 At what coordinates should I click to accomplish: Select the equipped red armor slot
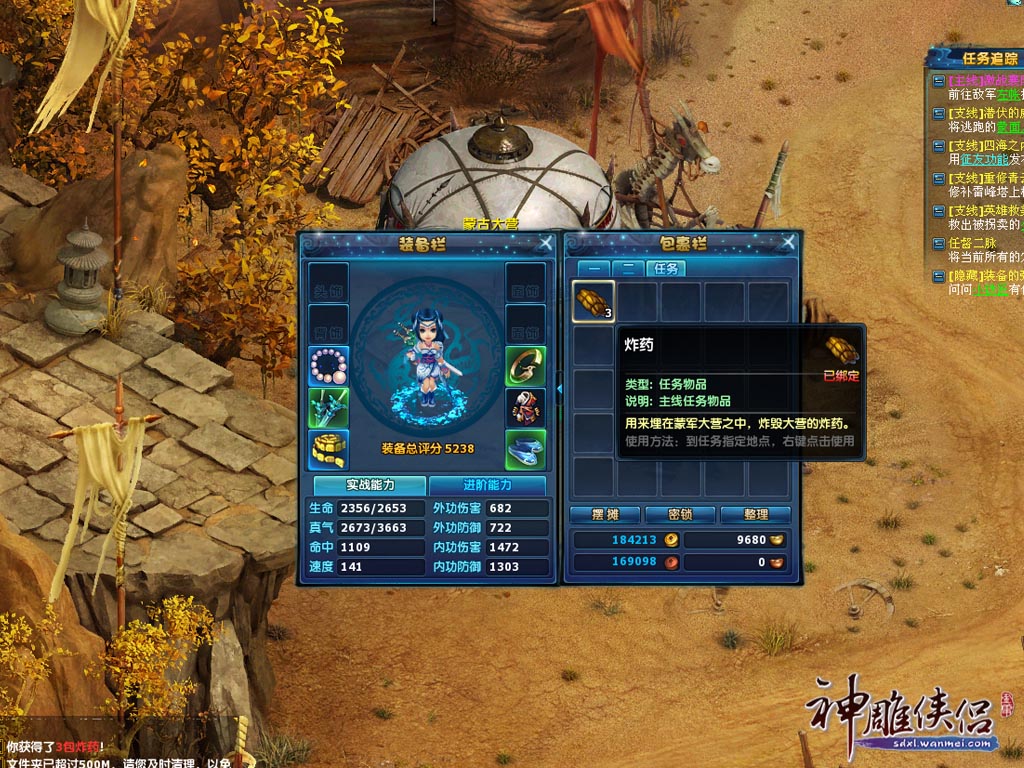[525, 408]
